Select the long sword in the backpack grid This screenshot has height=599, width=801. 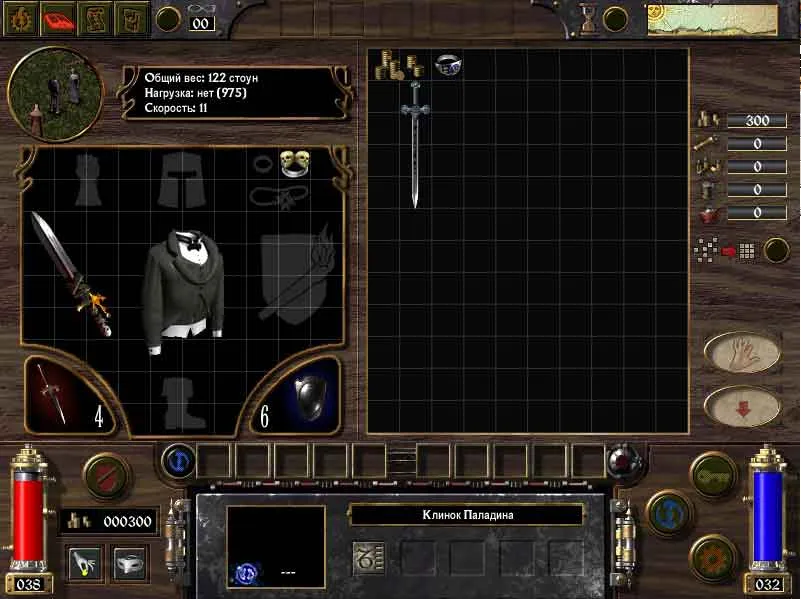(x=414, y=143)
